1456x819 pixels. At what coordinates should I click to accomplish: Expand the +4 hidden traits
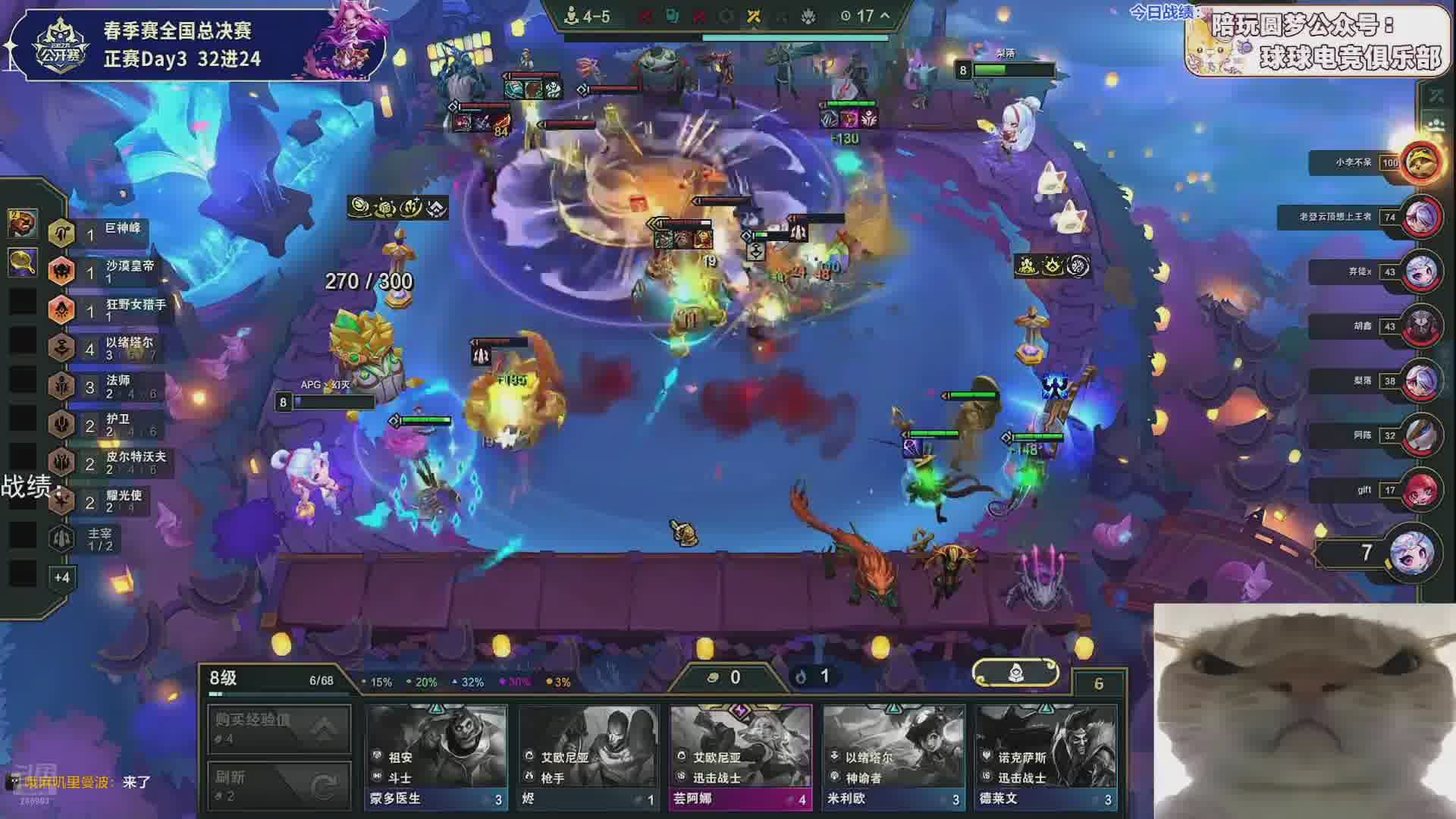[x=62, y=578]
